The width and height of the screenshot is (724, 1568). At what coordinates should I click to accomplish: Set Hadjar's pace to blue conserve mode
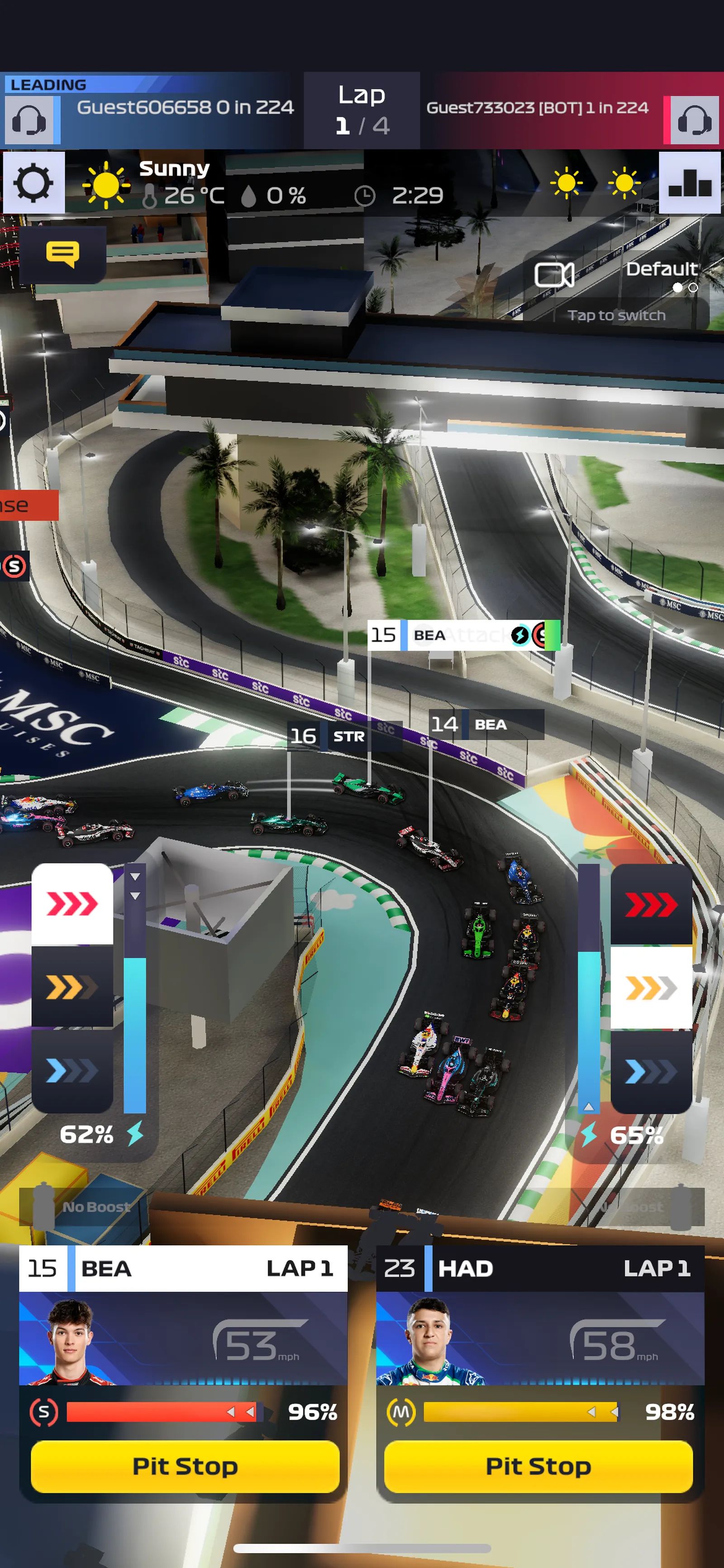click(x=651, y=1071)
